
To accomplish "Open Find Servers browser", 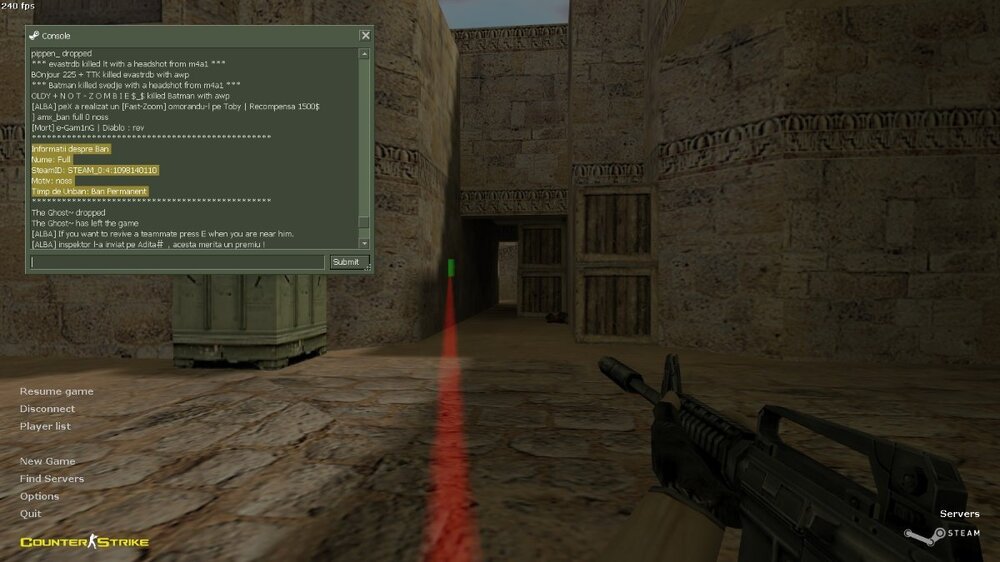I will 52,479.
